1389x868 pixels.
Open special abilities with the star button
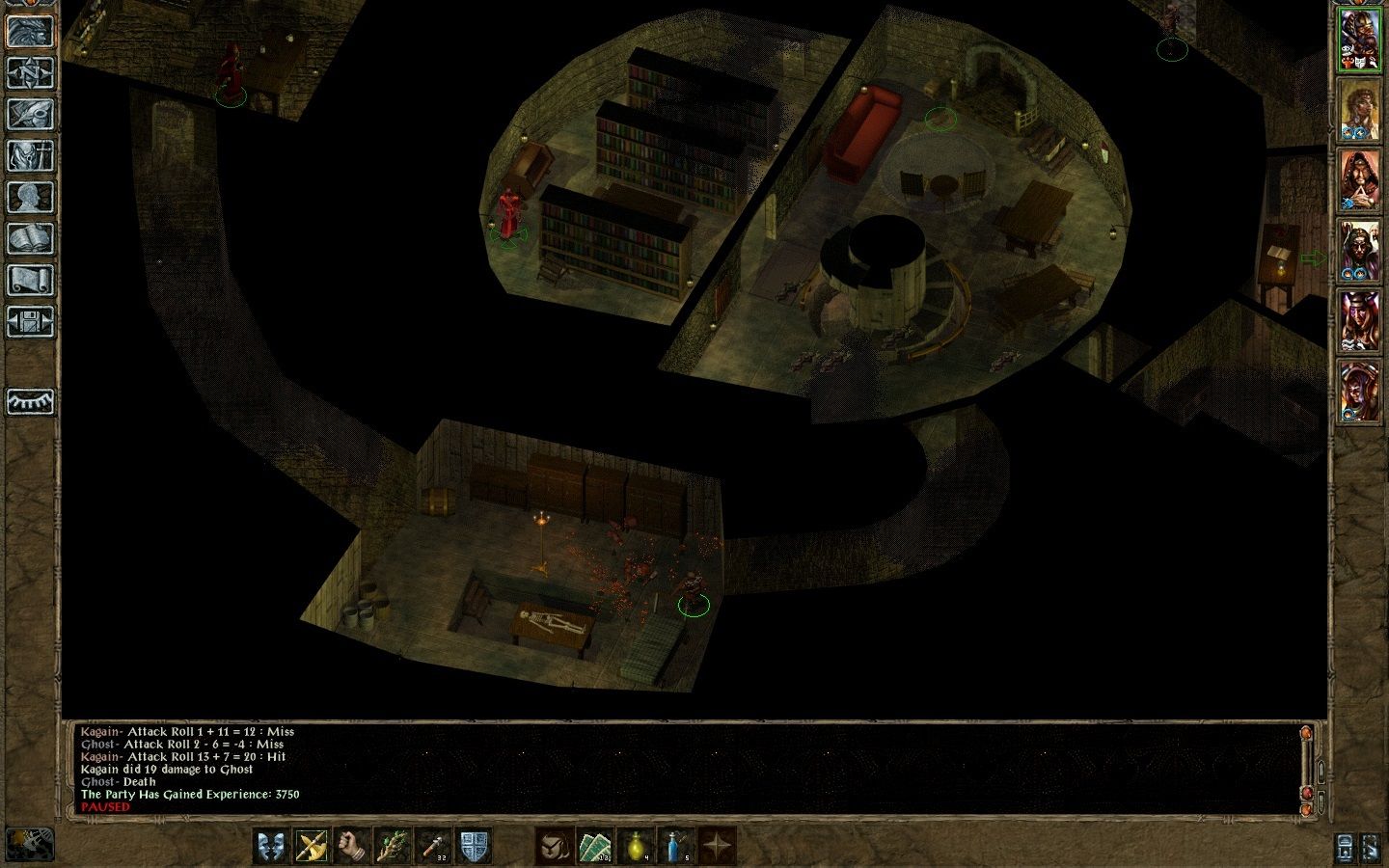click(717, 845)
